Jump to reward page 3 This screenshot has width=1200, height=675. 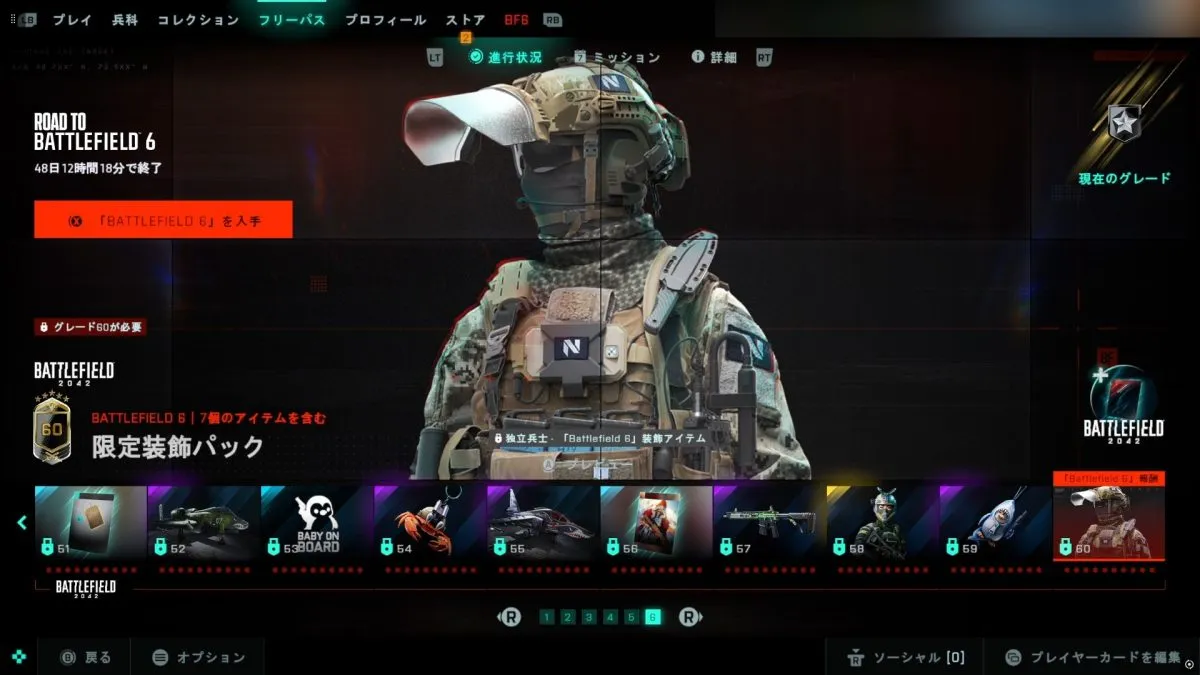point(589,617)
